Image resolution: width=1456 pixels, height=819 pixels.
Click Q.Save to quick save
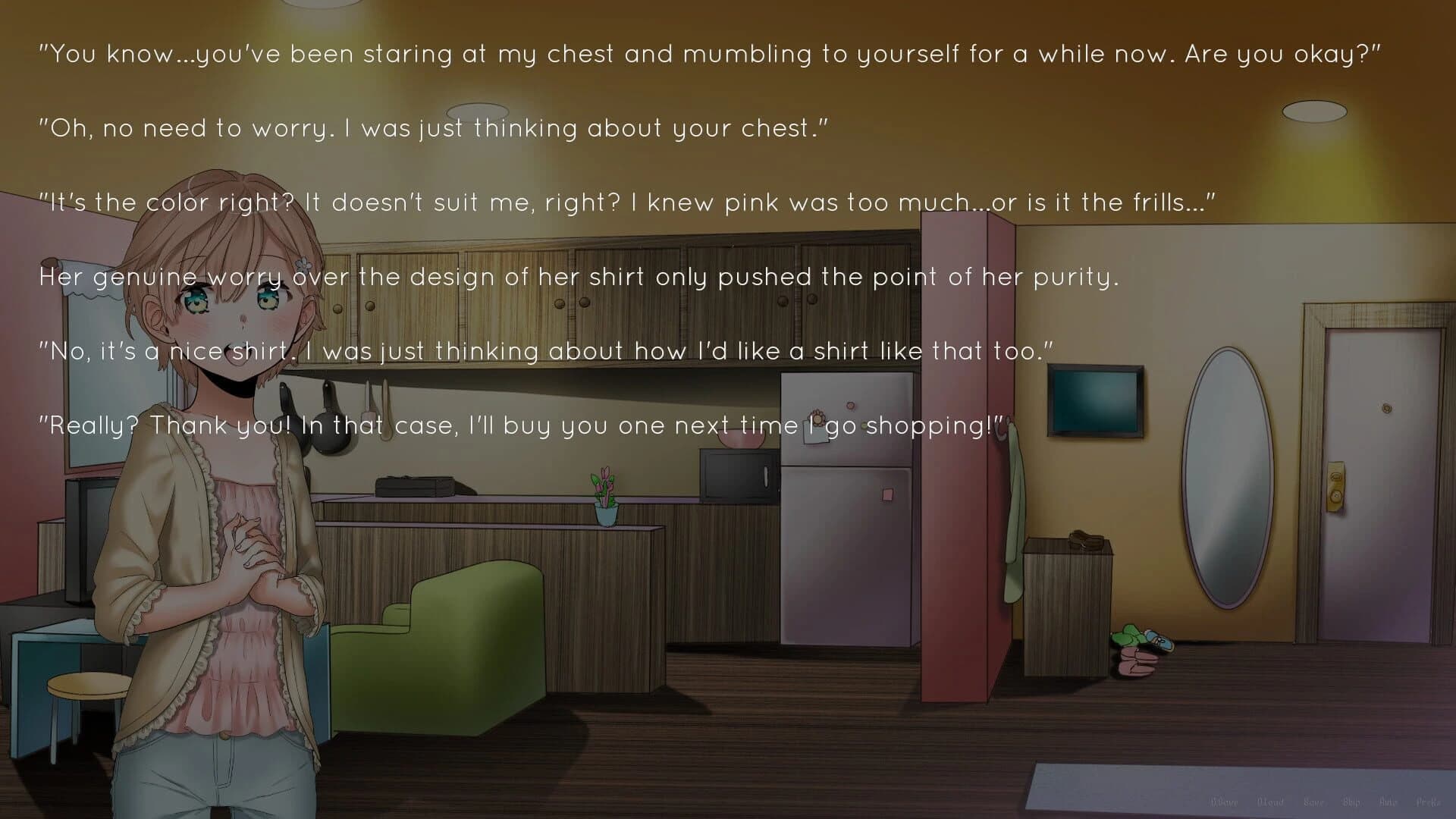(1223, 802)
